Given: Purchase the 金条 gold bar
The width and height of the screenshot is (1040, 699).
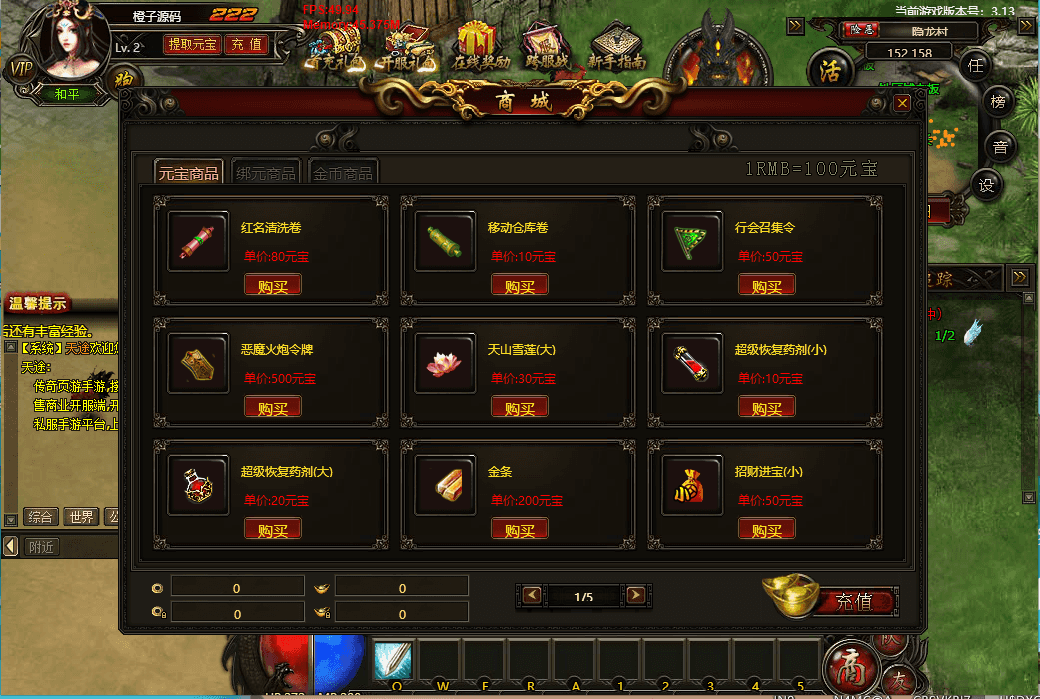Looking at the screenshot, I should coord(519,530).
